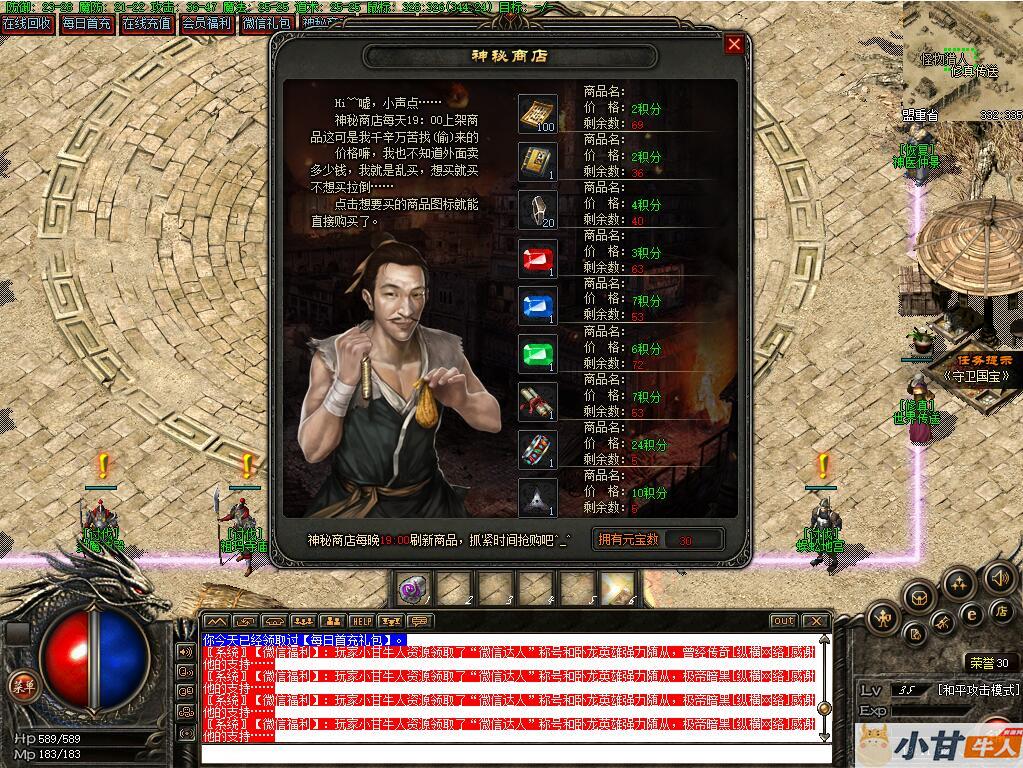Open the 店 shop round button
1023x768 pixels.
[1000, 611]
